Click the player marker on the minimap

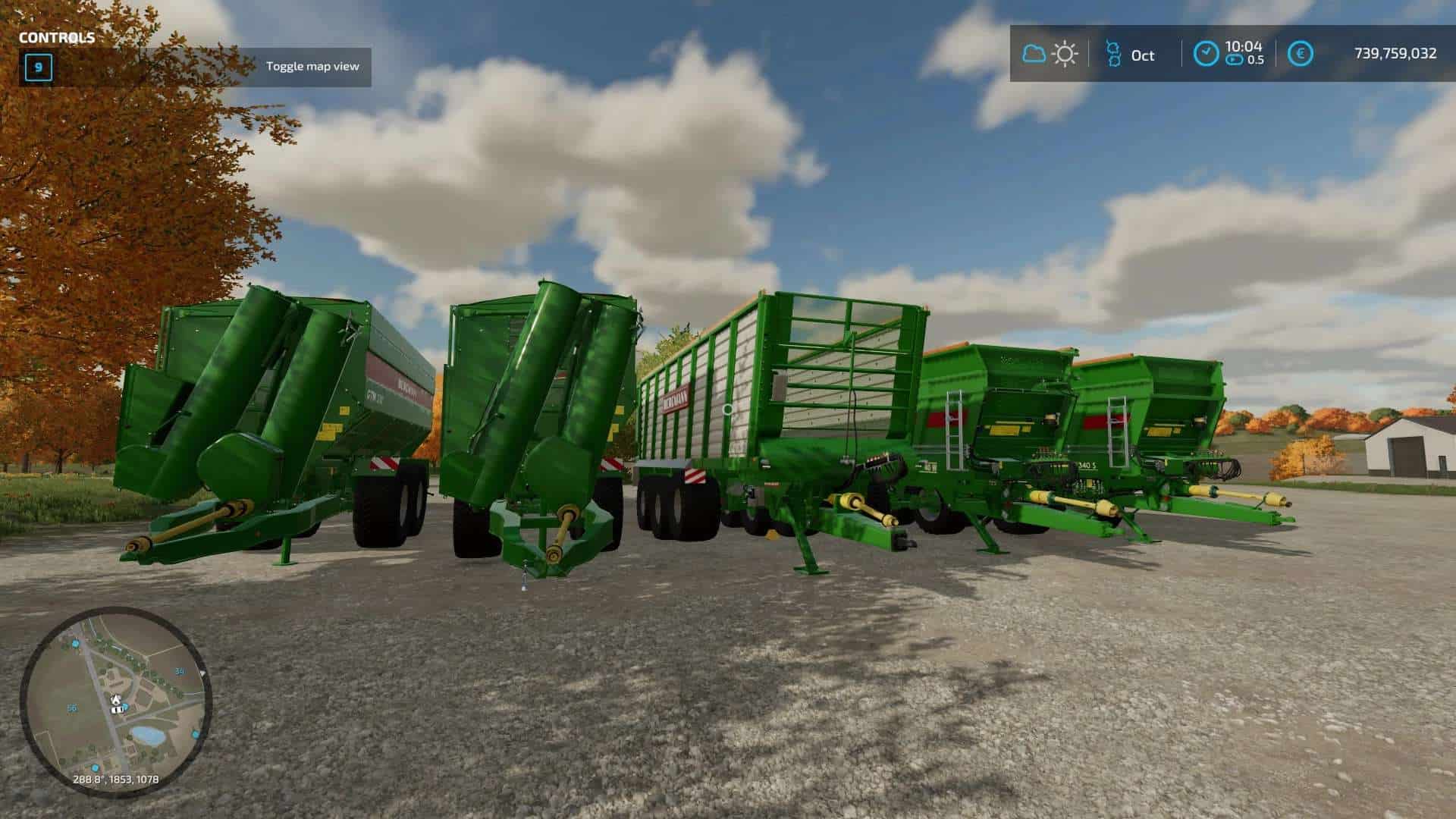tap(116, 704)
